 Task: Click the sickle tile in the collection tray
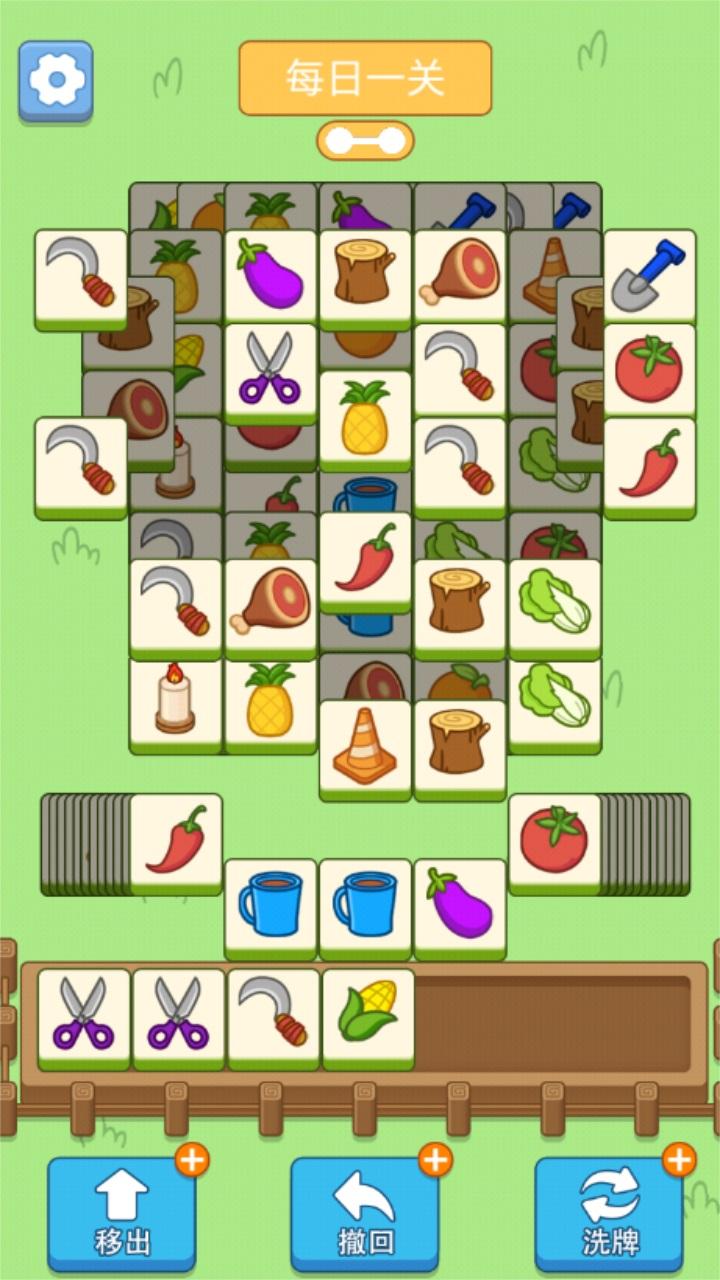pyautogui.click(x=273, y=1015)
